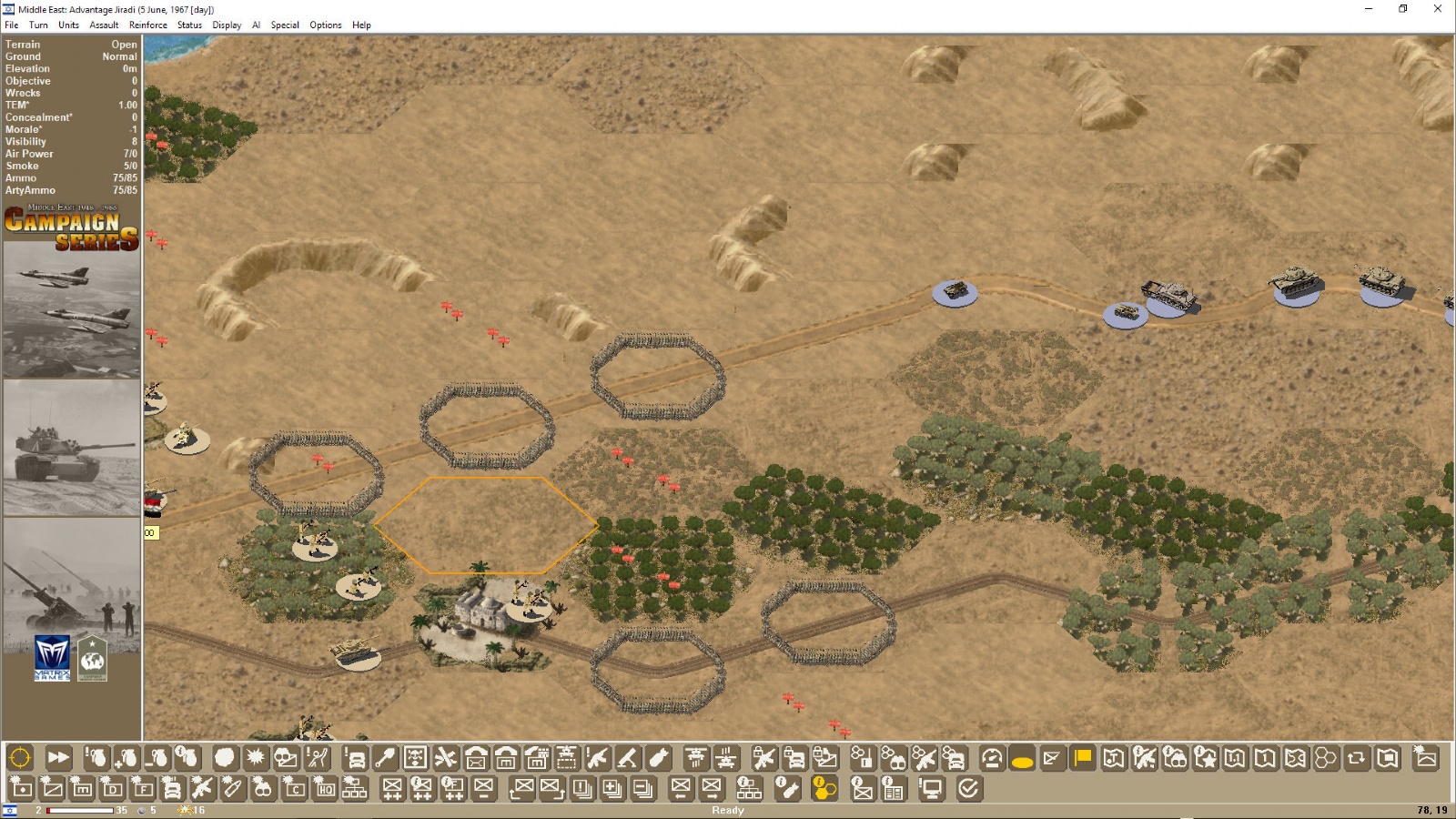Open the Reinforce menu
The height and width of the screenshot is (819, 1456).
[147, 25]
